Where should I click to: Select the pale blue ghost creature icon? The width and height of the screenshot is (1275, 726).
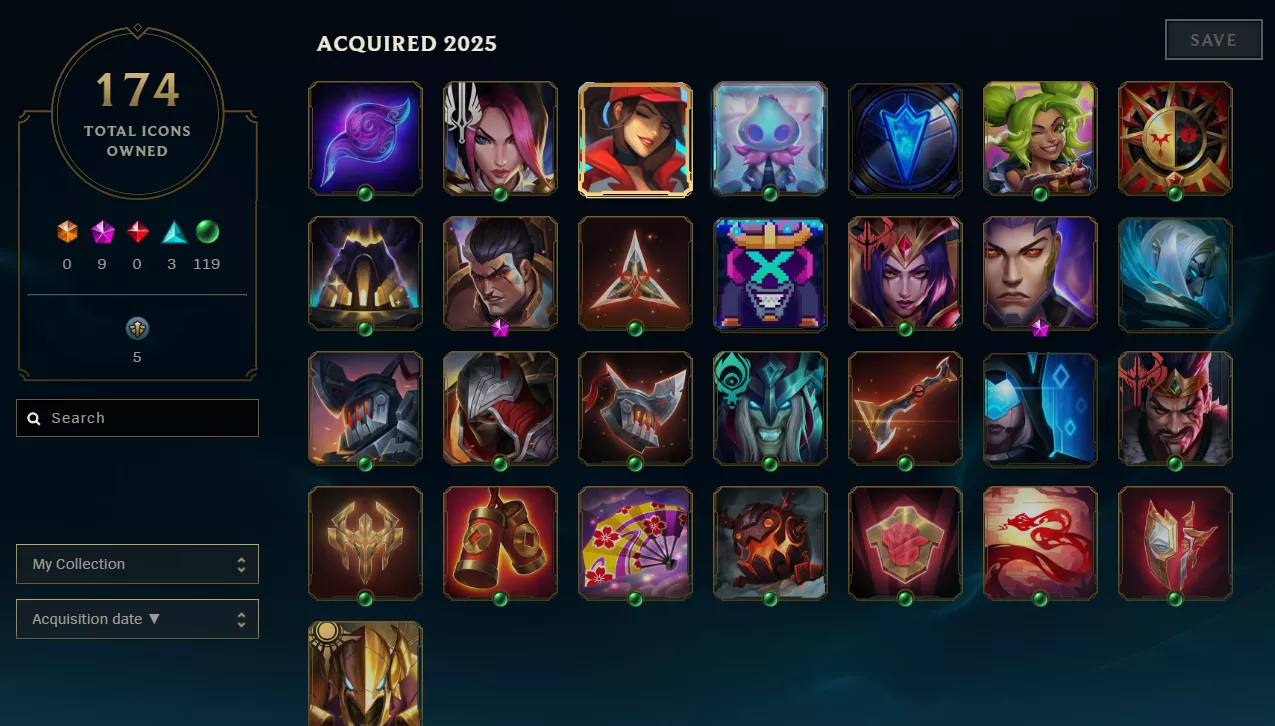(x=770, y=138)
